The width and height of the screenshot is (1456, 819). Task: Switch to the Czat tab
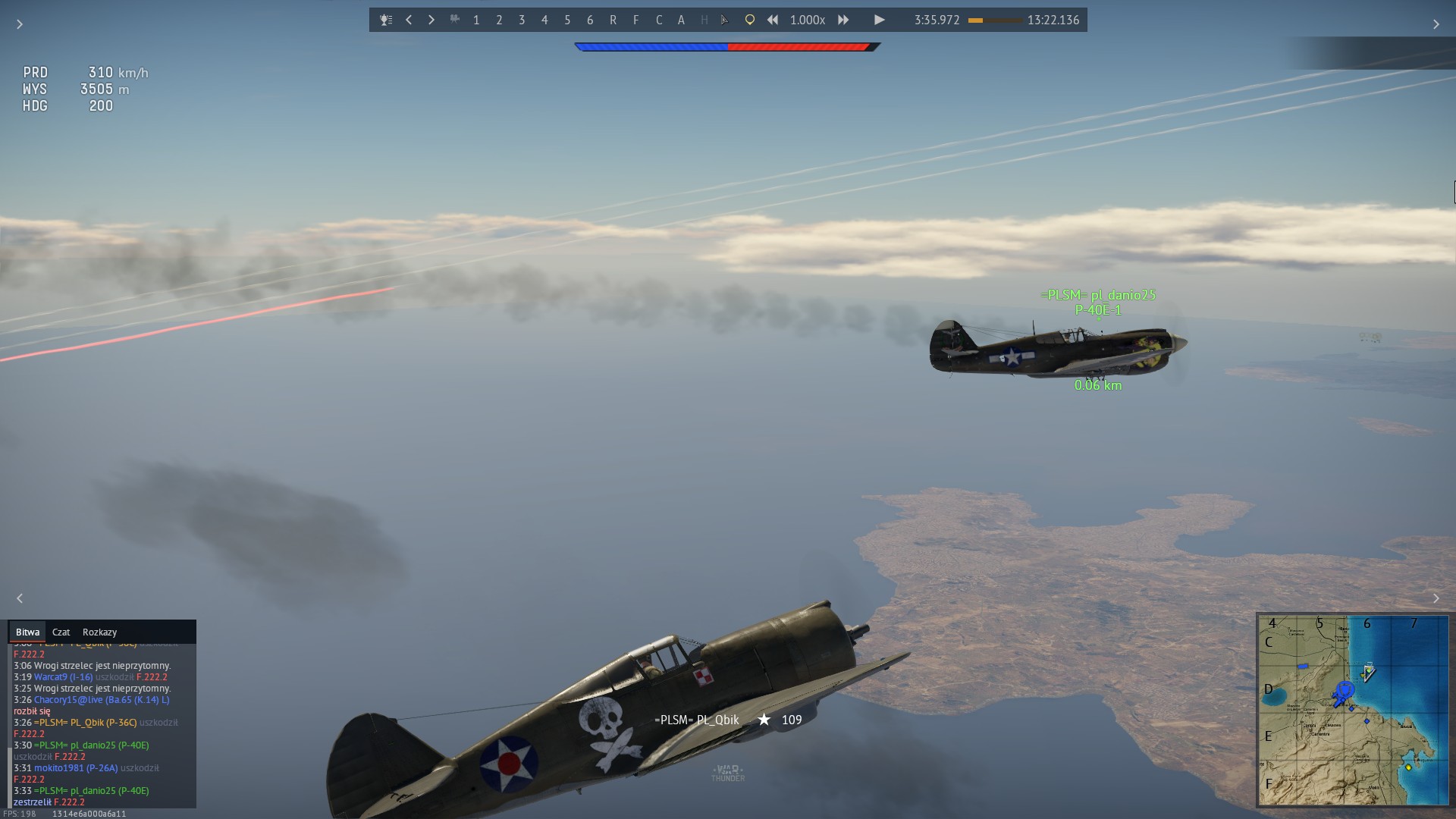click(x=61, y=632)
